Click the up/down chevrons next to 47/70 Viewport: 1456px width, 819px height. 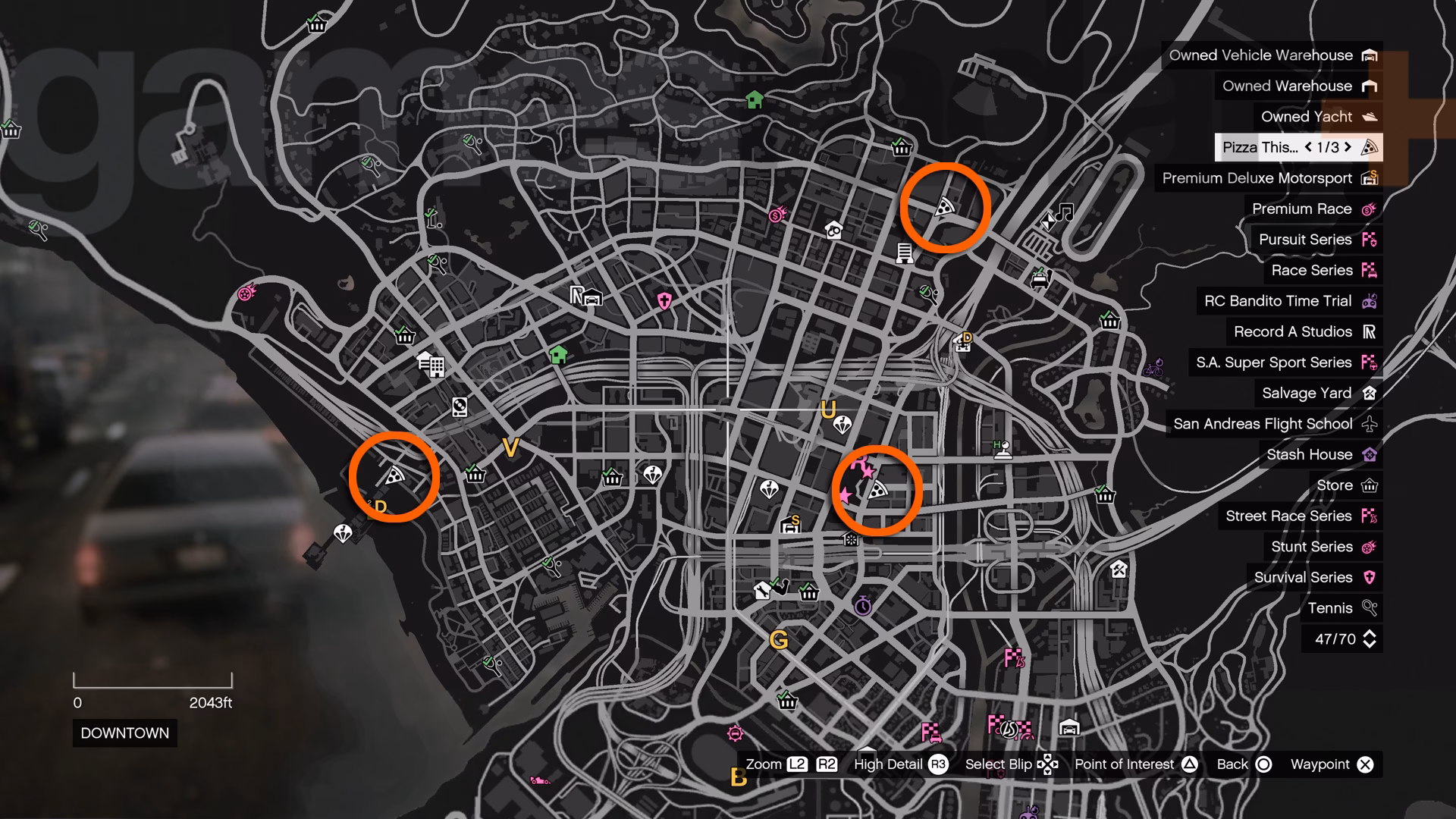point(1365,639)
